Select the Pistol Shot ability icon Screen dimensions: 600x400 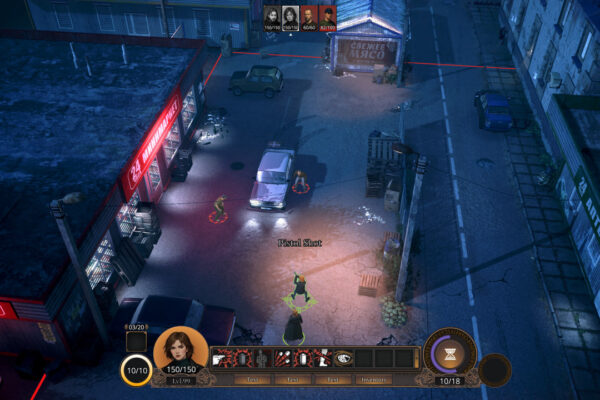coord(220,358)
